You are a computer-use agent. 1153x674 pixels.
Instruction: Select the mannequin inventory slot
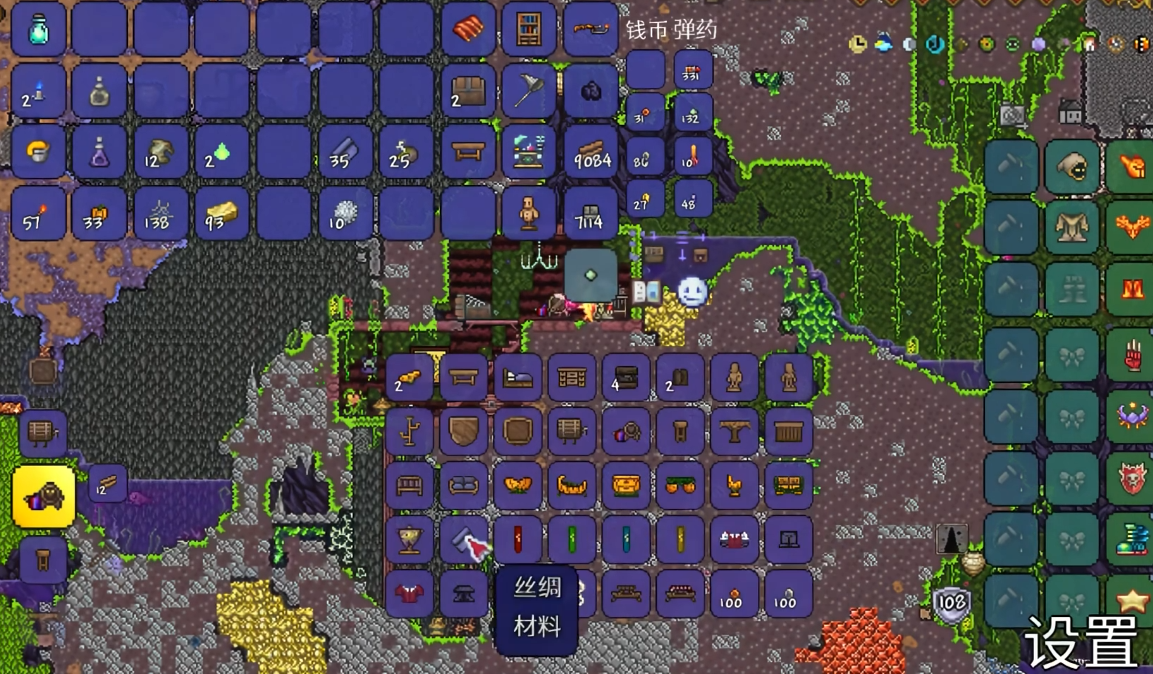529,213
